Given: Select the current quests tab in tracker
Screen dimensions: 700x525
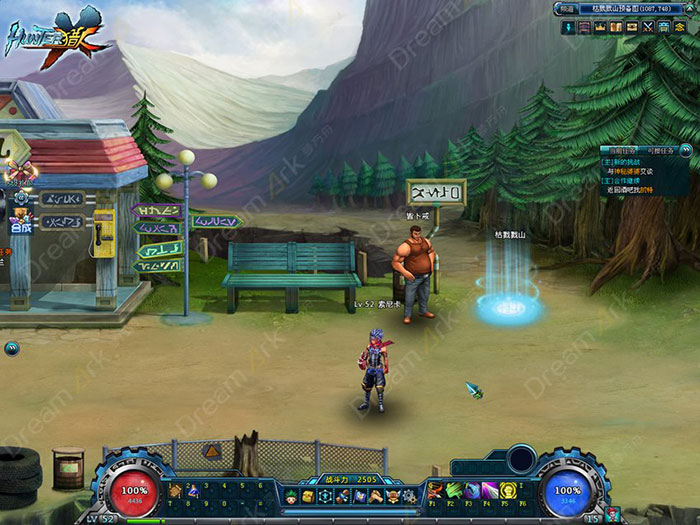Looking at the screenshot, I should coord(621,150).
